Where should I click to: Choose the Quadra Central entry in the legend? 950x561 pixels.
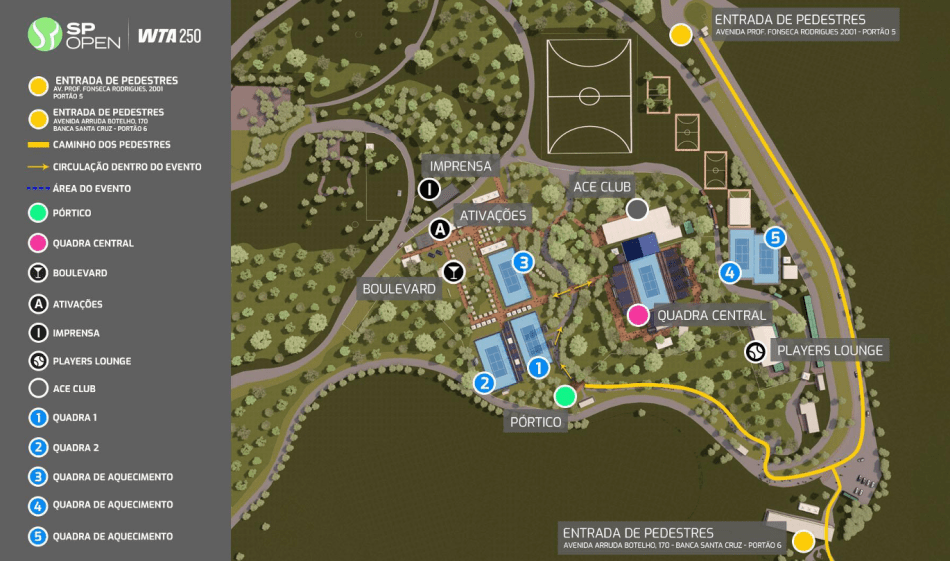(x=92, y=243)
